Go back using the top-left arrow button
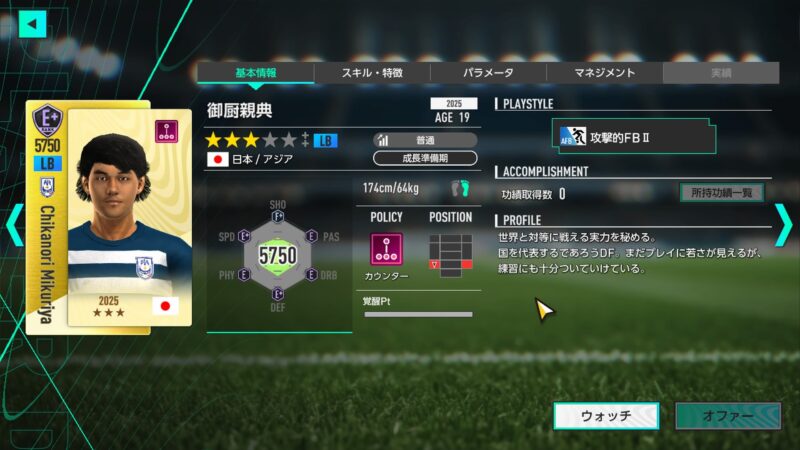 (33, 22)
